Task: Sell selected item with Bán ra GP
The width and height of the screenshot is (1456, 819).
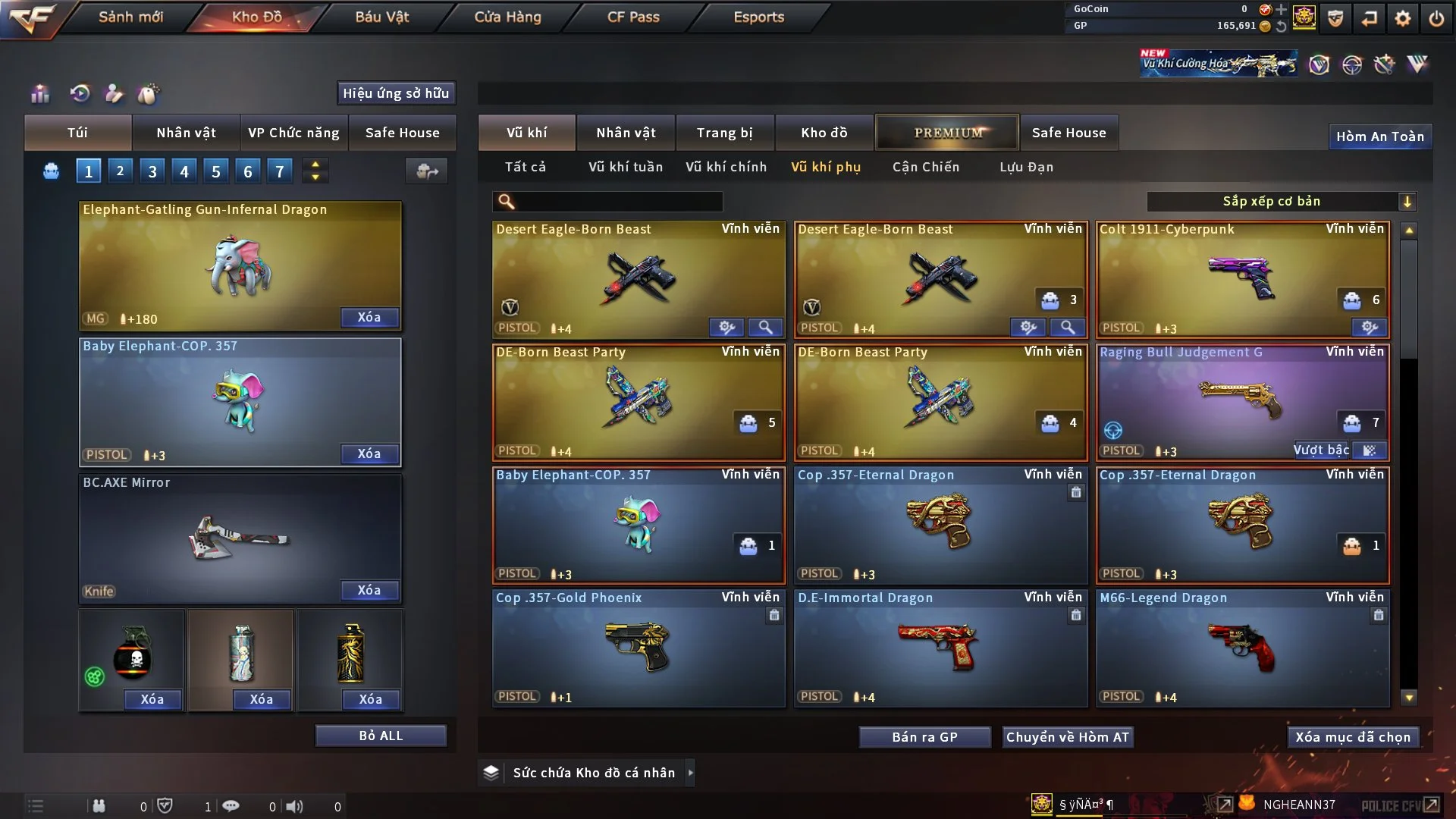Action: (x=924, y=737)
